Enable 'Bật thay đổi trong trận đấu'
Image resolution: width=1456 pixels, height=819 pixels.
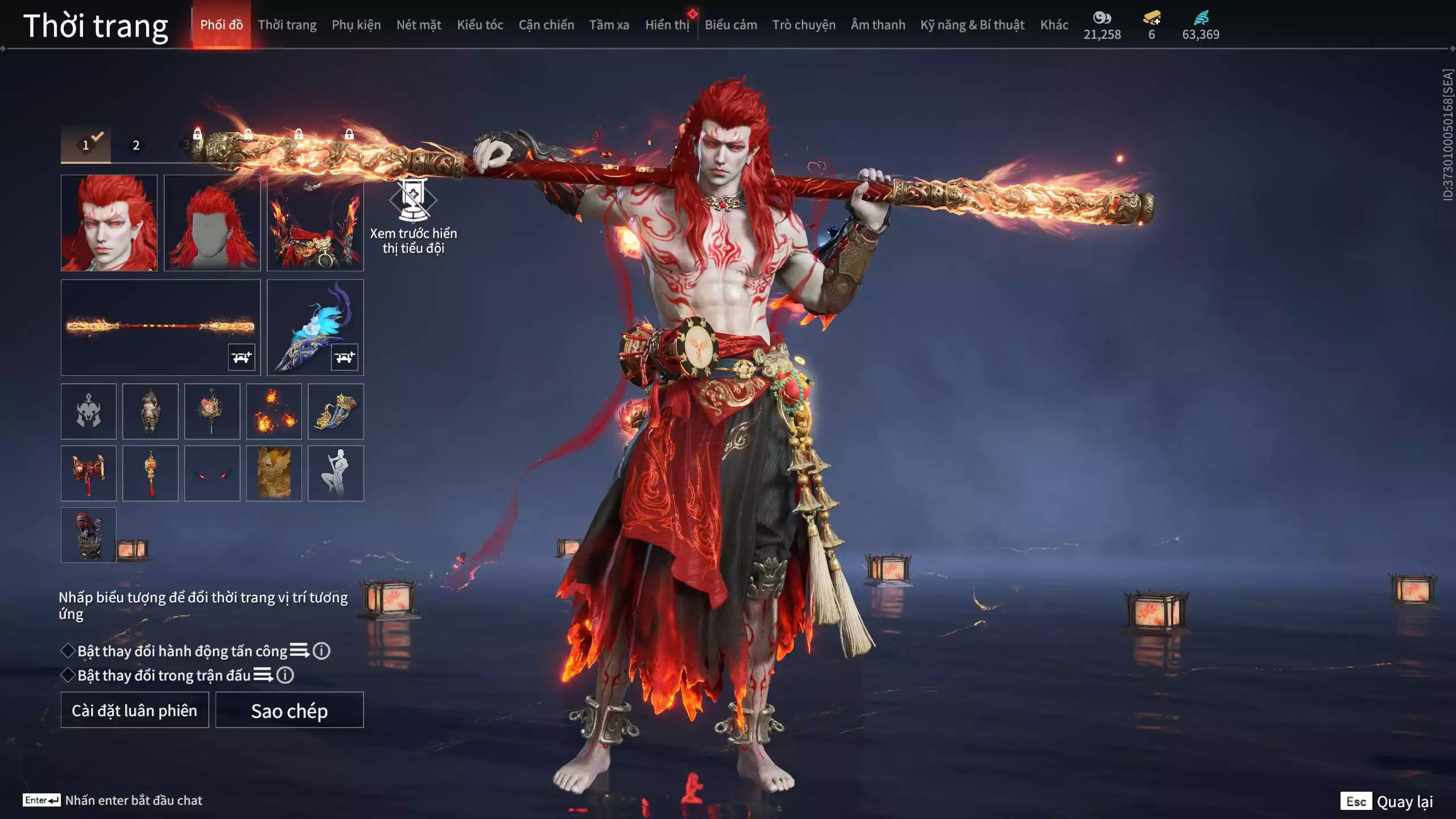pyautogui.click(x=67, y=677)
